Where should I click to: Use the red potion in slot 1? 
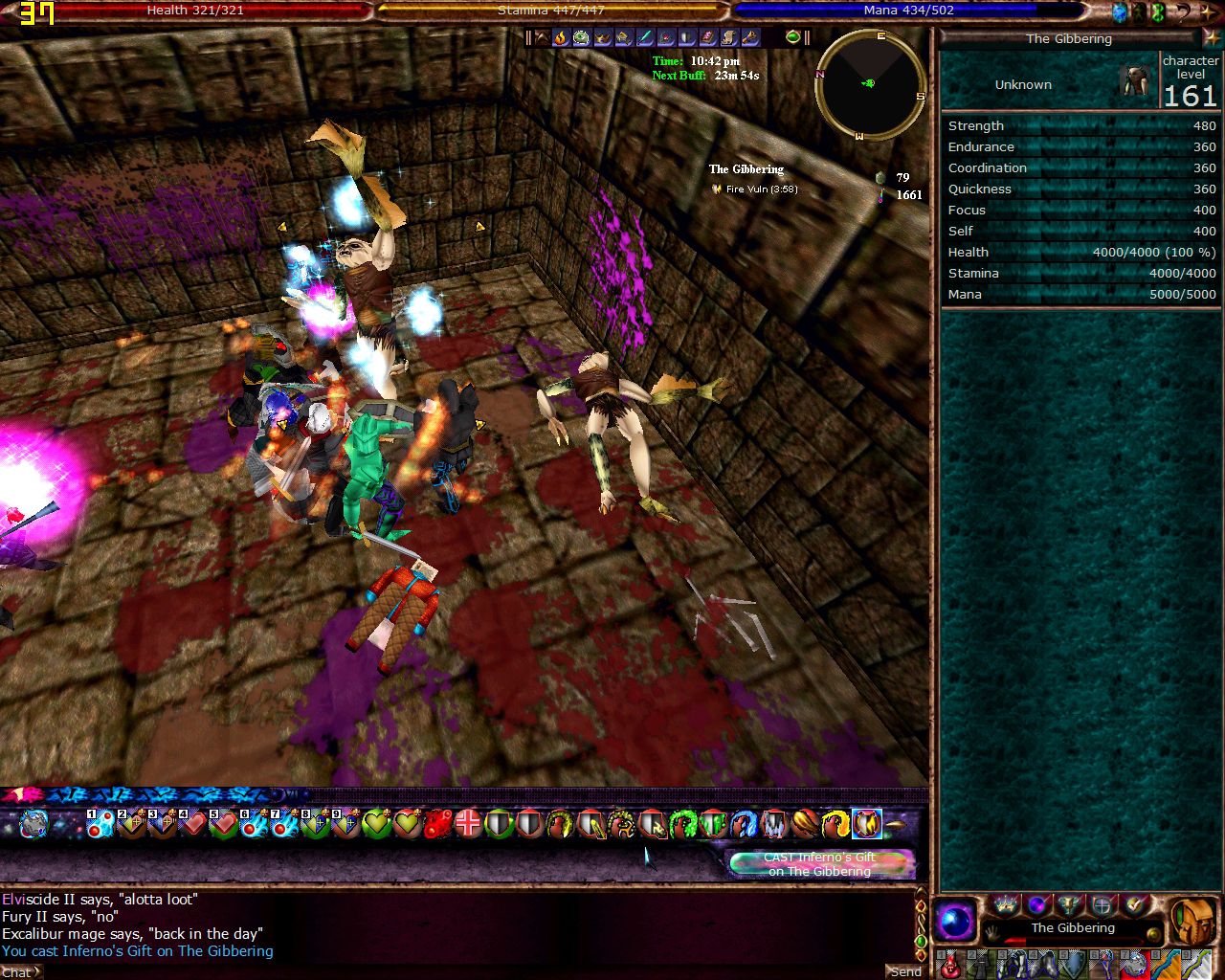coord(948,964)
